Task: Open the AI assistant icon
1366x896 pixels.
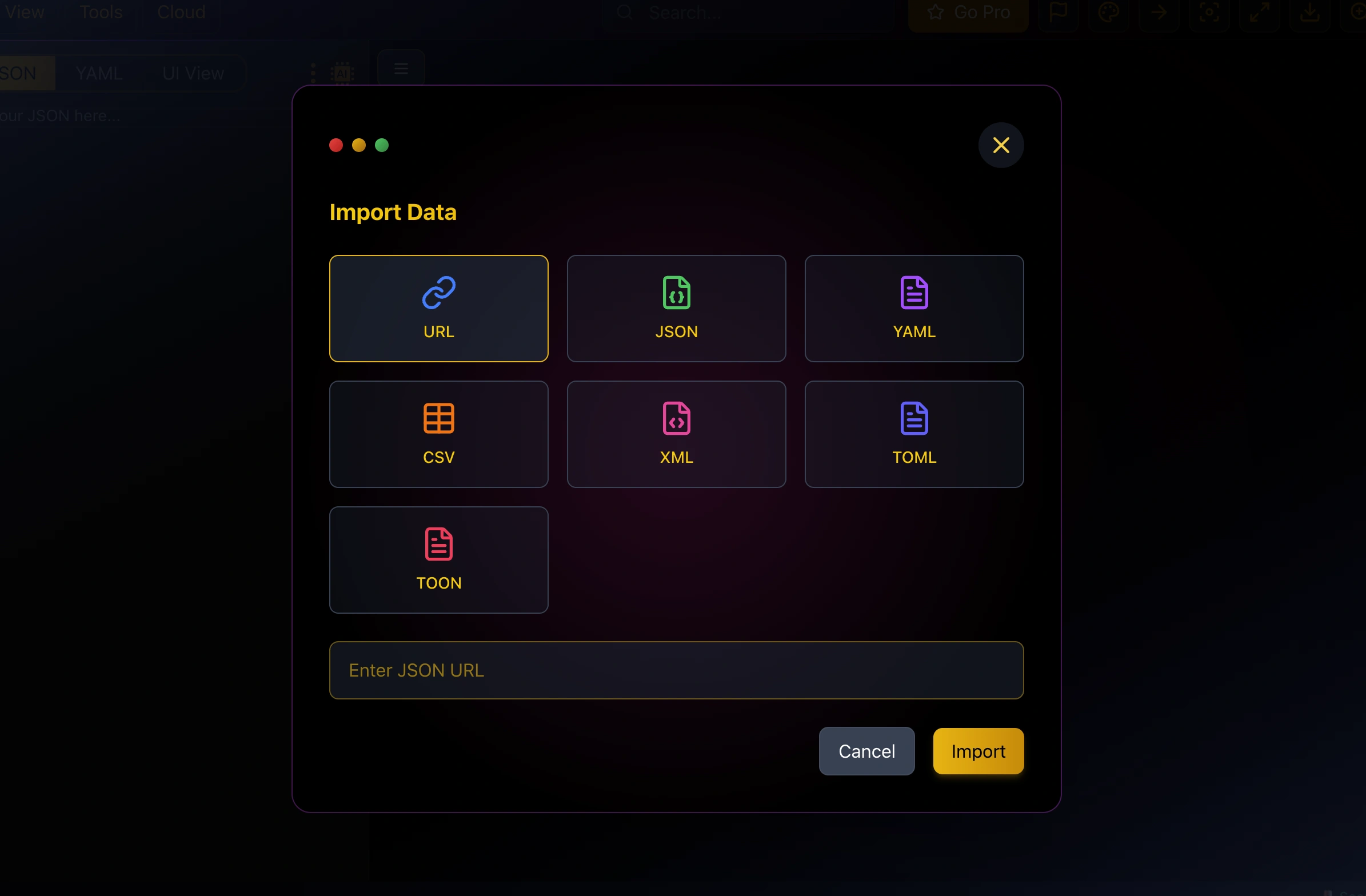Action: pos(342,73)
